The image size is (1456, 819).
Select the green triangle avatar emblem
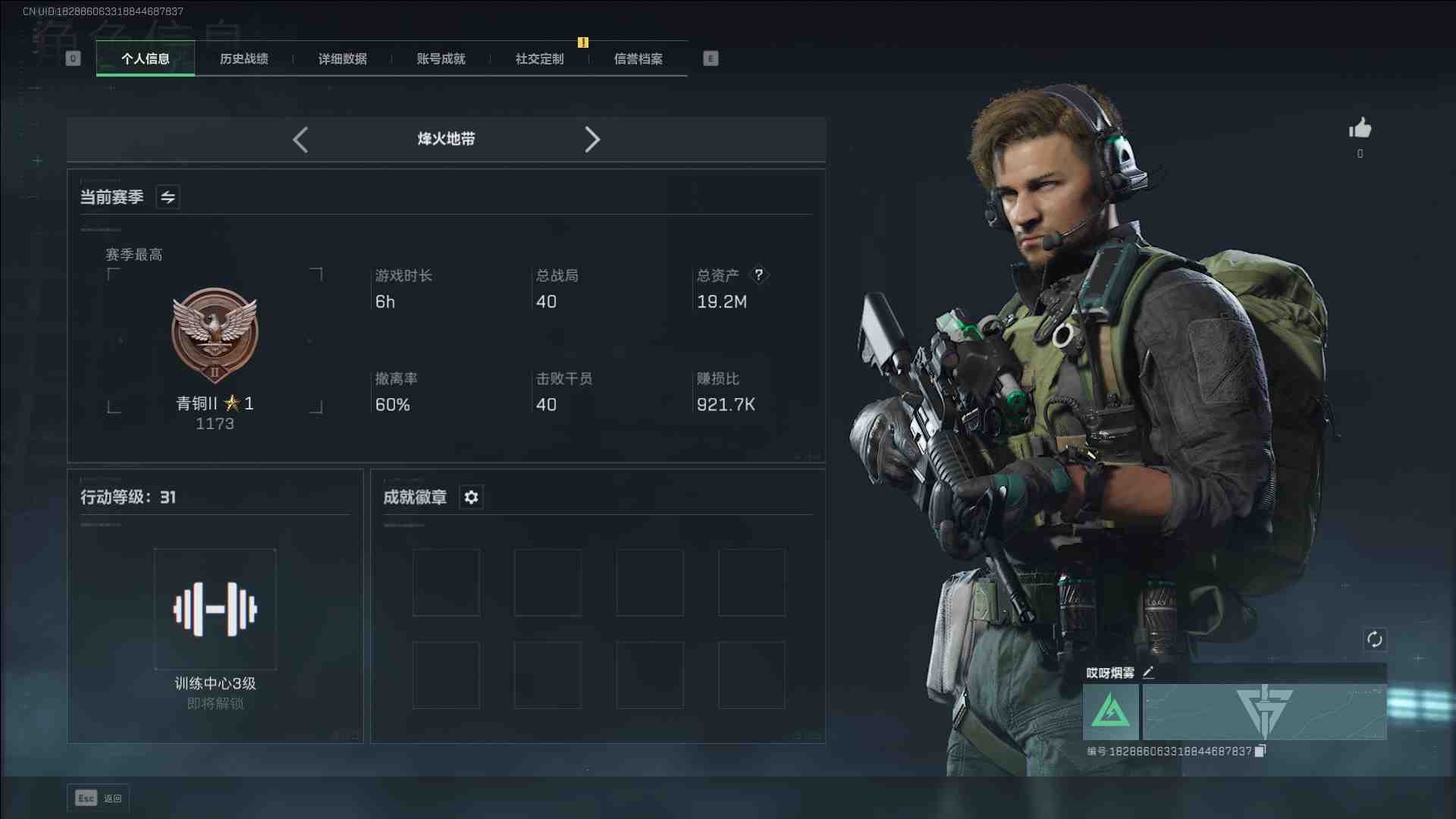click(1110, 712)
